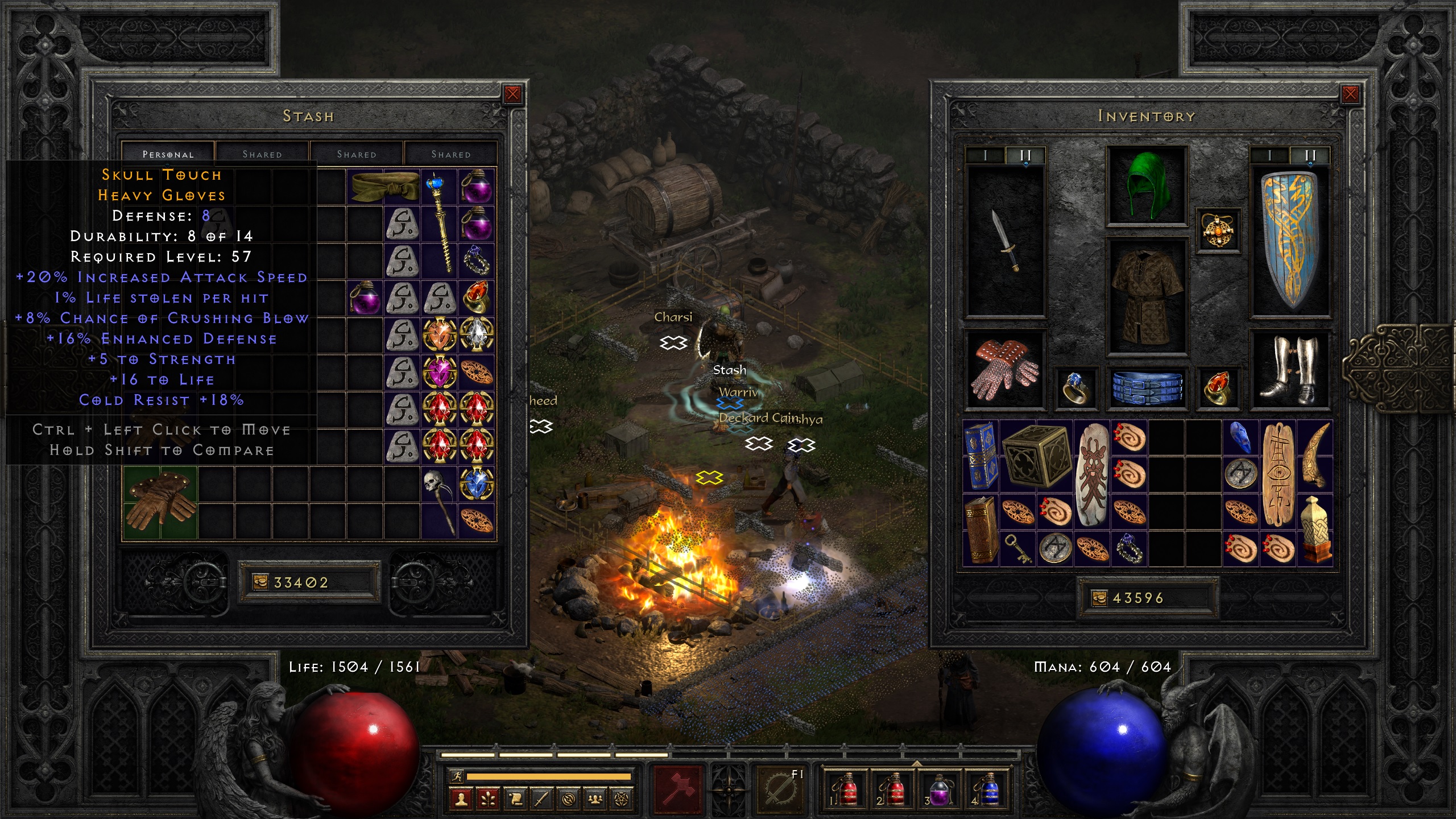This screenshot has height=819, width=1456.
Task: Close the Inventory panel
Action: 1350,94
